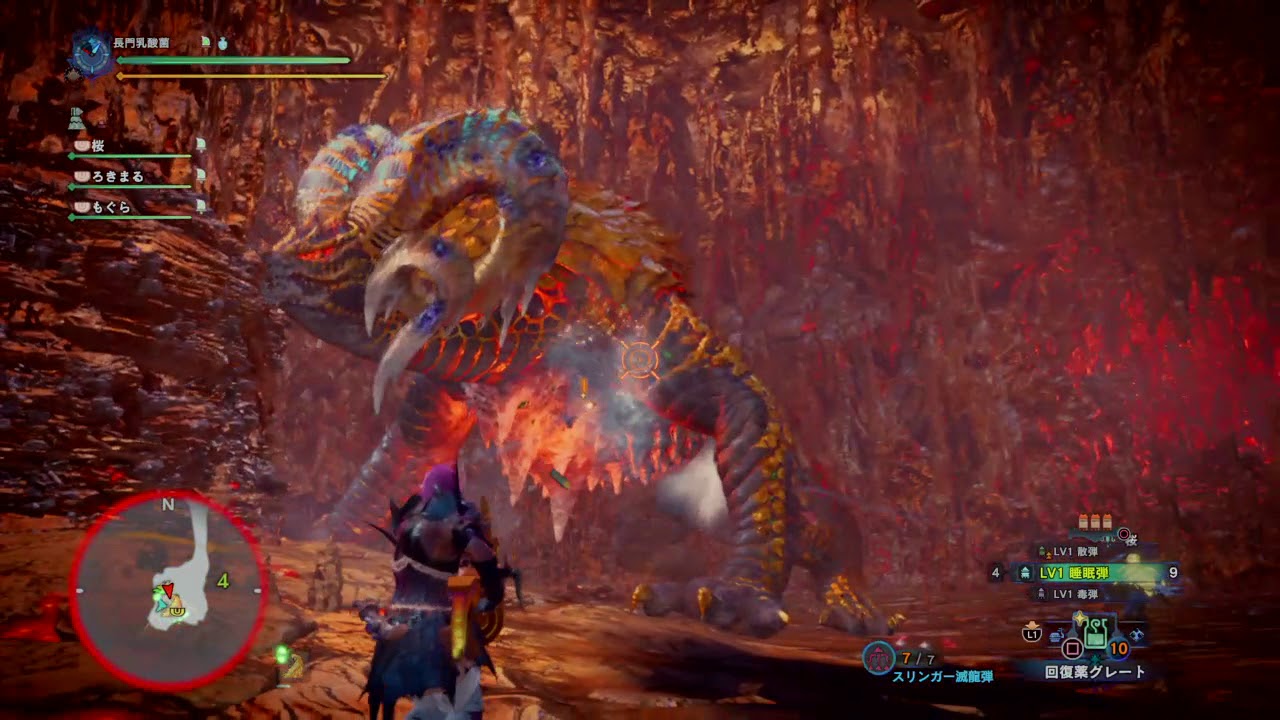Screen dimensions: 1280x720
Task: Open the circular minimap
Action: pos(168,590)
